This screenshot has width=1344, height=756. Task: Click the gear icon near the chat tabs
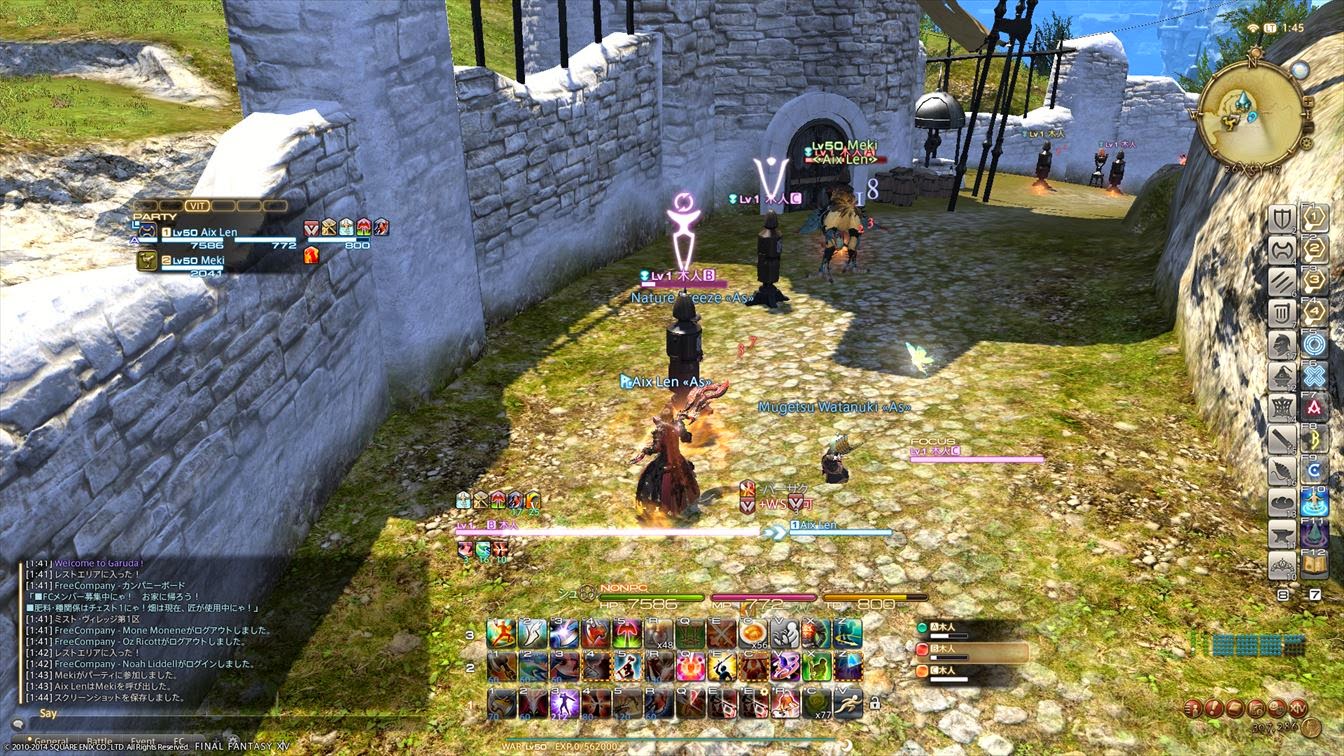click(233, 739)
